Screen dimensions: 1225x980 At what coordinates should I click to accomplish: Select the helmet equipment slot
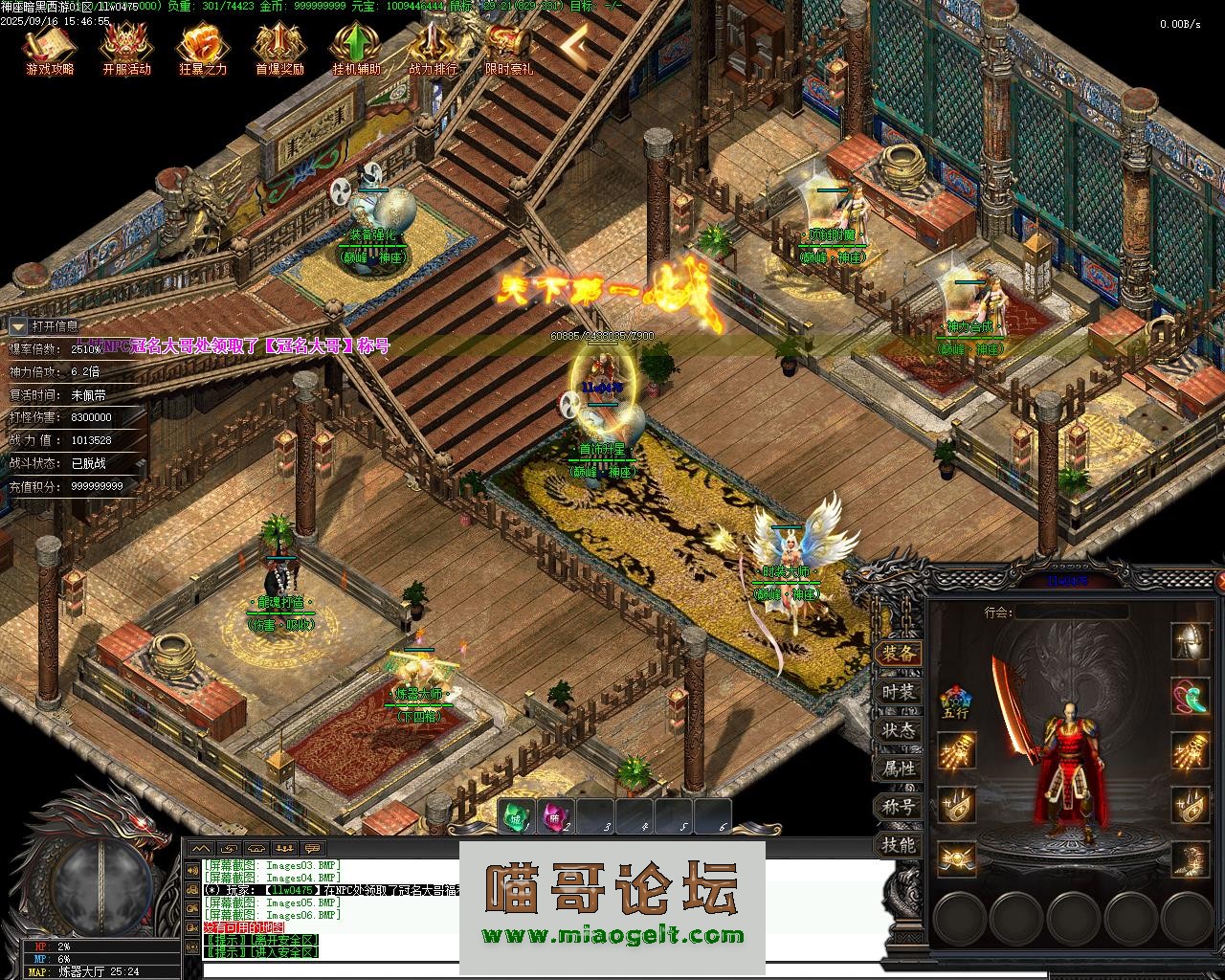click(1190, 639)
